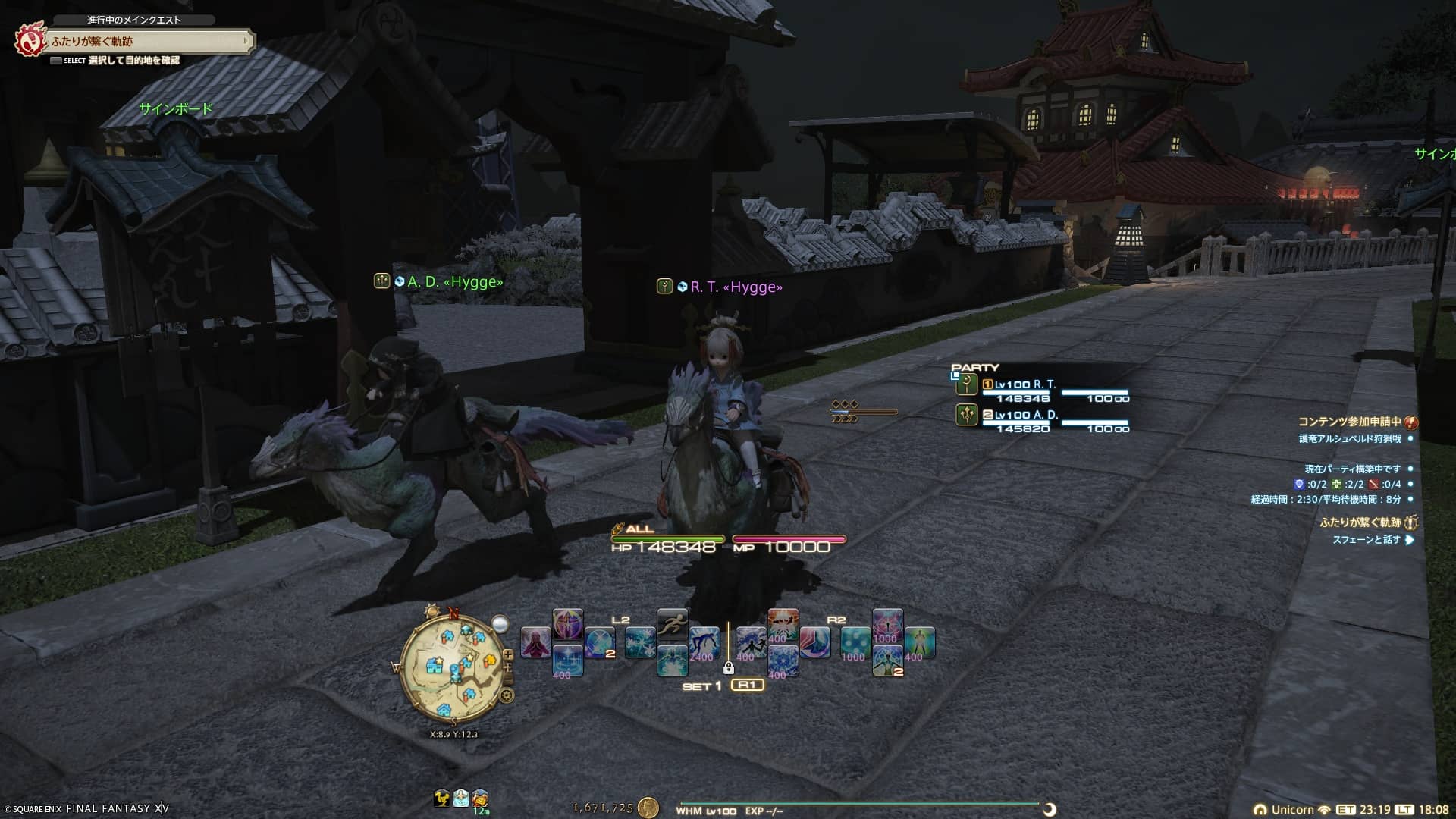Zoom in the minimap with plus button
1456x819 pixels.
pos(508,655)
